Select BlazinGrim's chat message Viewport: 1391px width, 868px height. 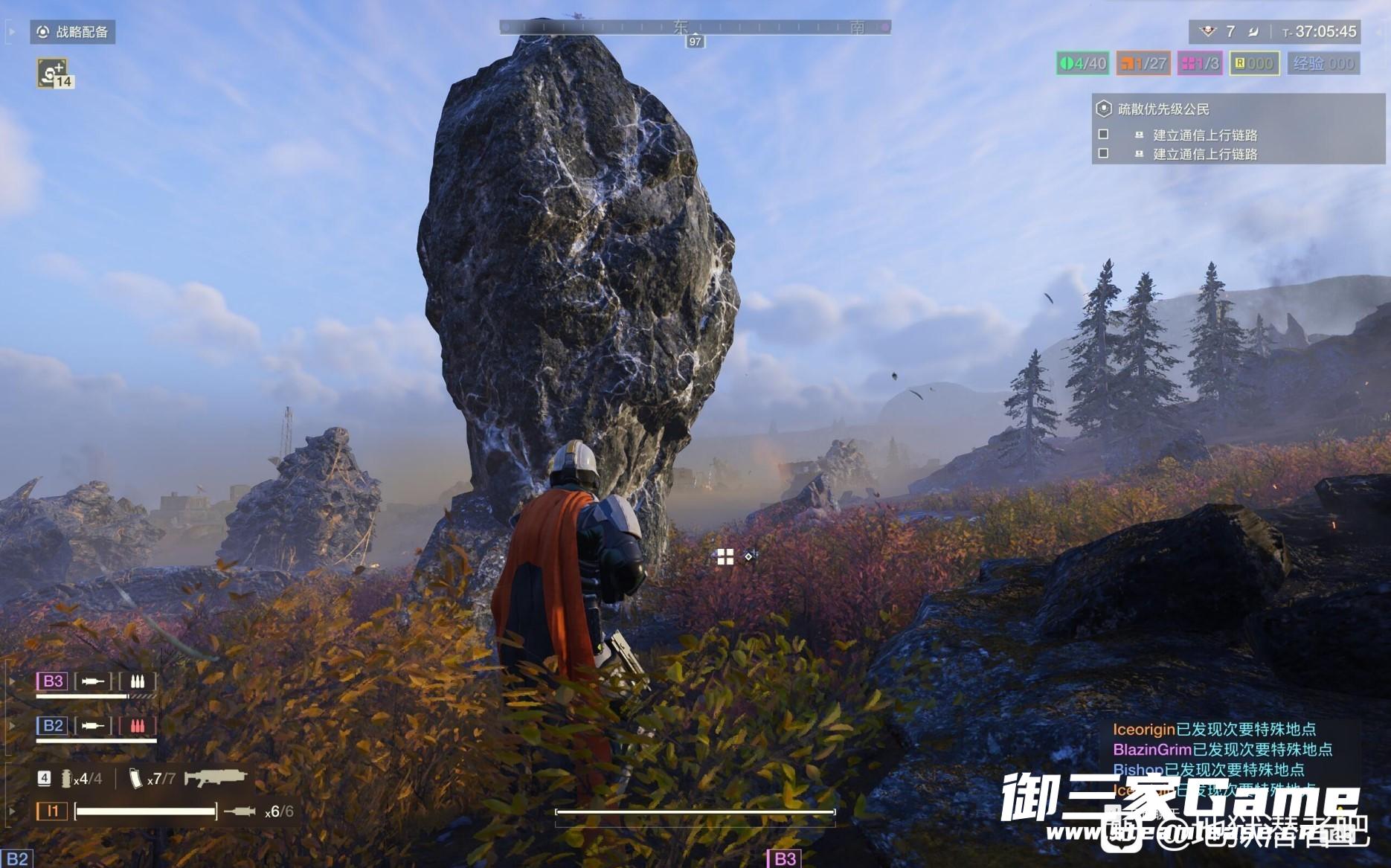(1222, 749)
